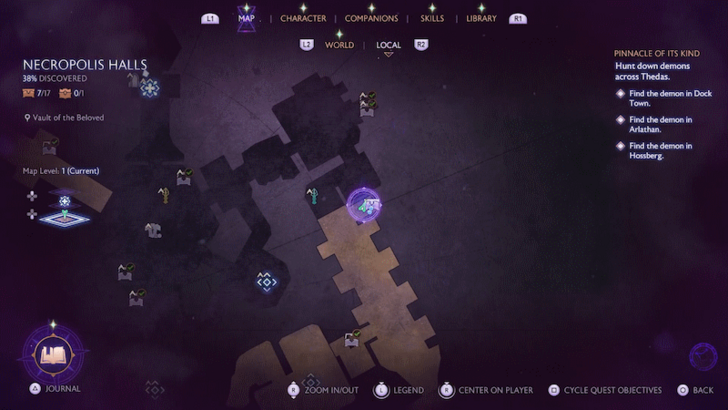Choose Center on Player

[495, 390]
